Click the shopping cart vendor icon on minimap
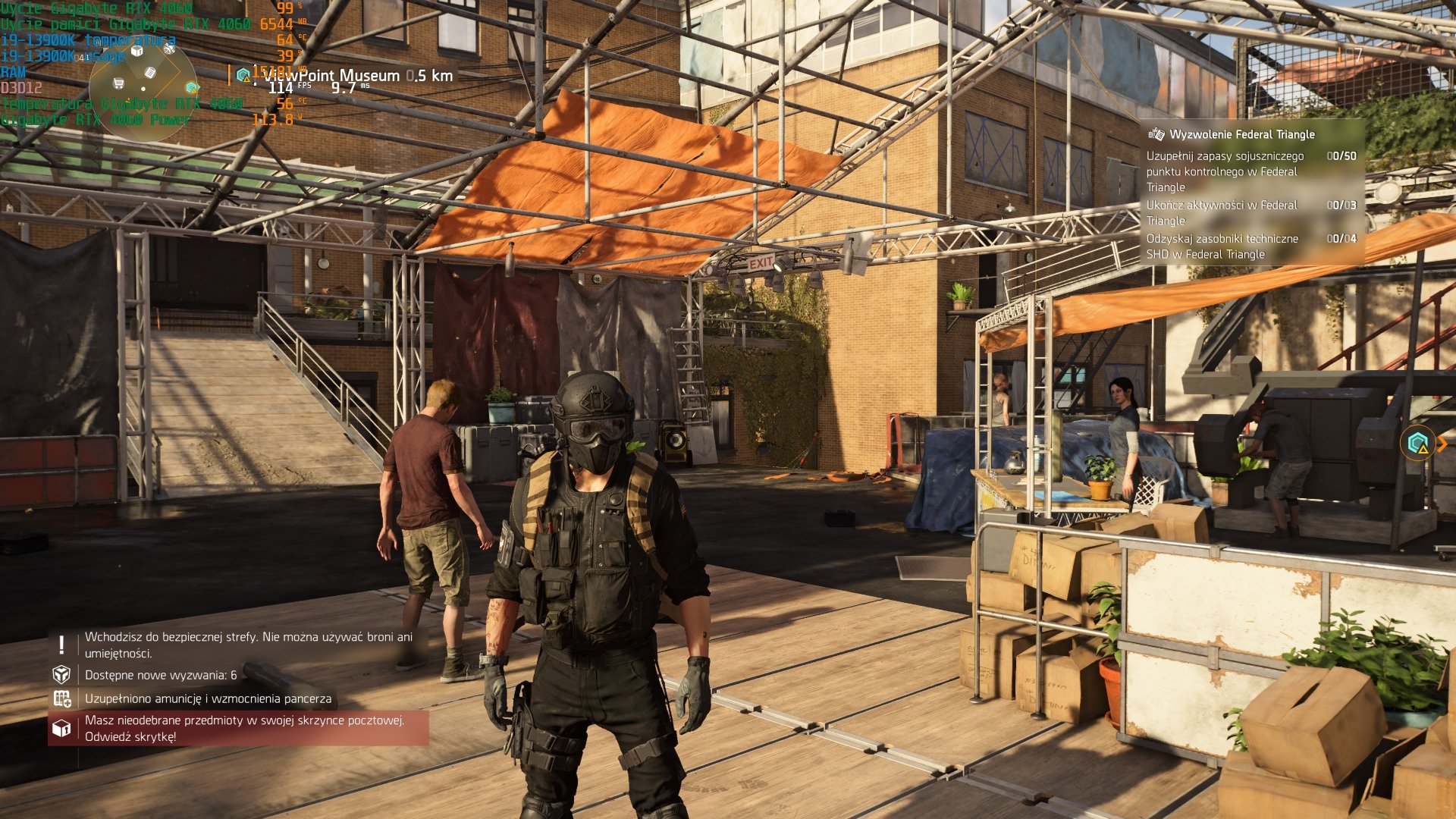Image resolution: width=1456 pixels, height=819 pixels. coord(118,83)
